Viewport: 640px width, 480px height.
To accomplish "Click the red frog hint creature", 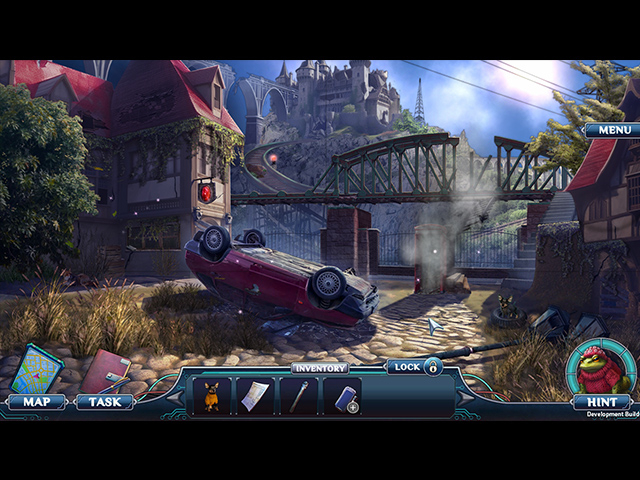I will point(600,367).
